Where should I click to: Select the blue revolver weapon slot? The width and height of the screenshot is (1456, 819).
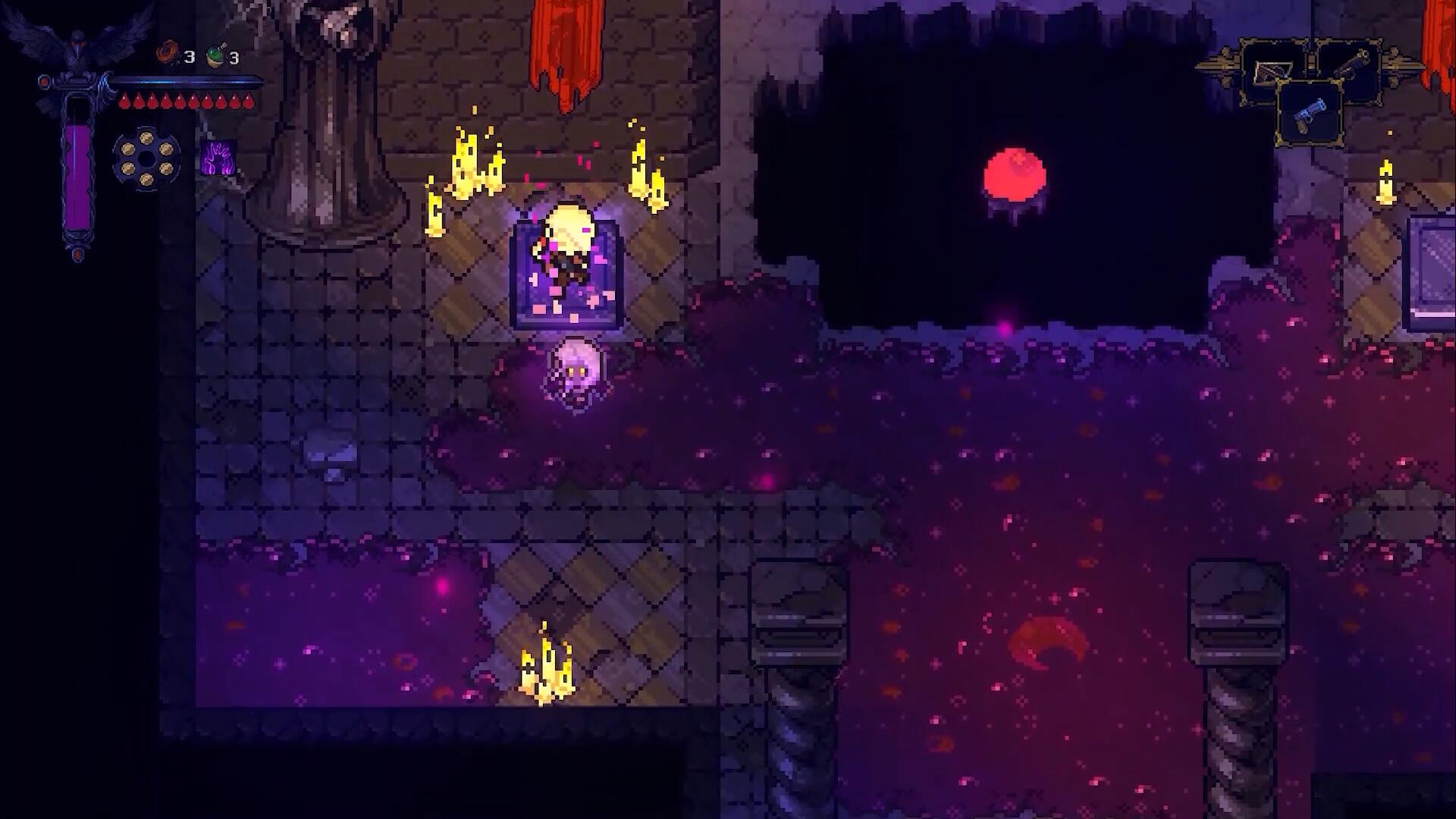coord(1310,115)
